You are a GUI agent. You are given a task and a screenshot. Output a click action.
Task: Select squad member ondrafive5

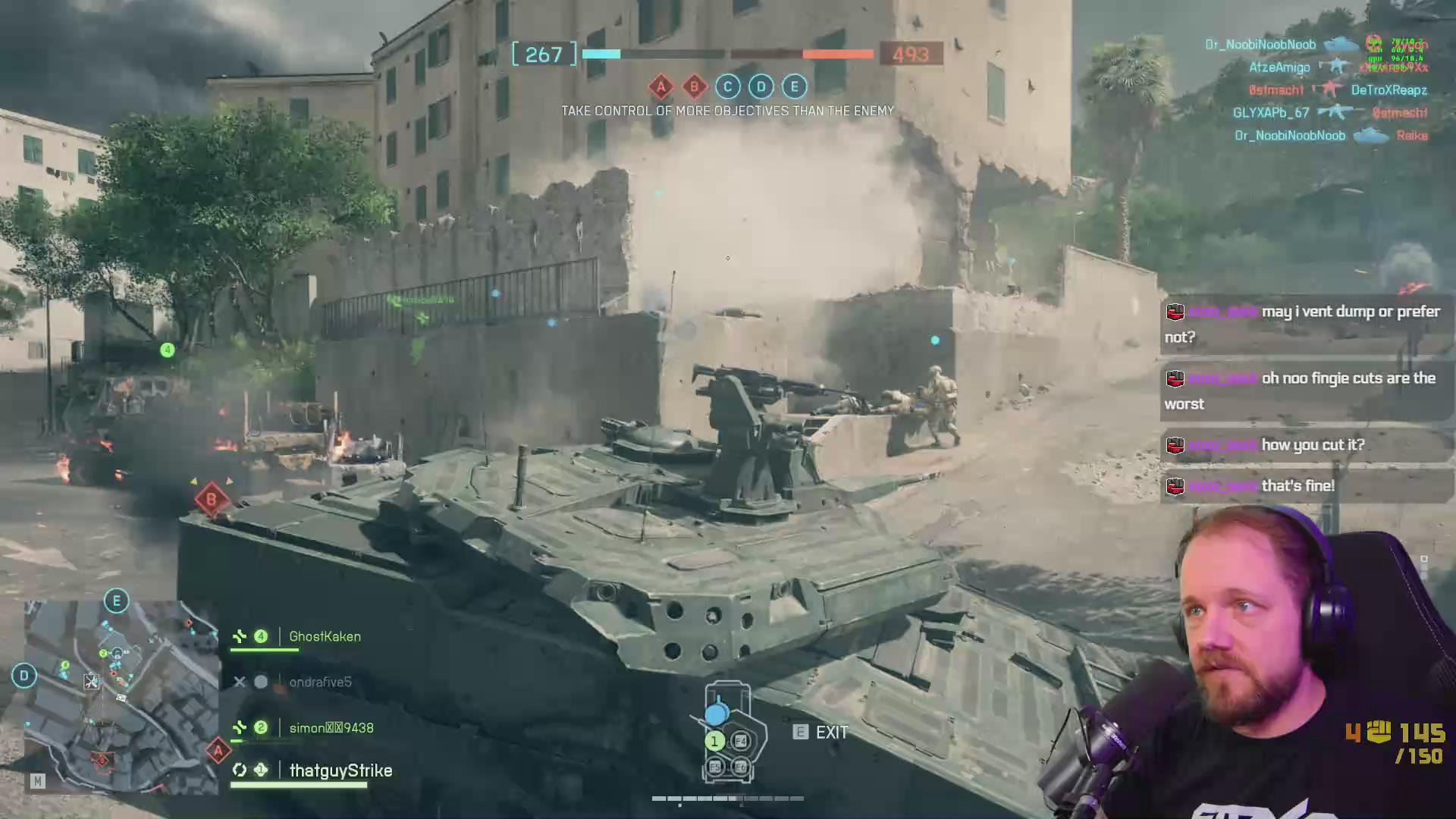tap(320, 682)
